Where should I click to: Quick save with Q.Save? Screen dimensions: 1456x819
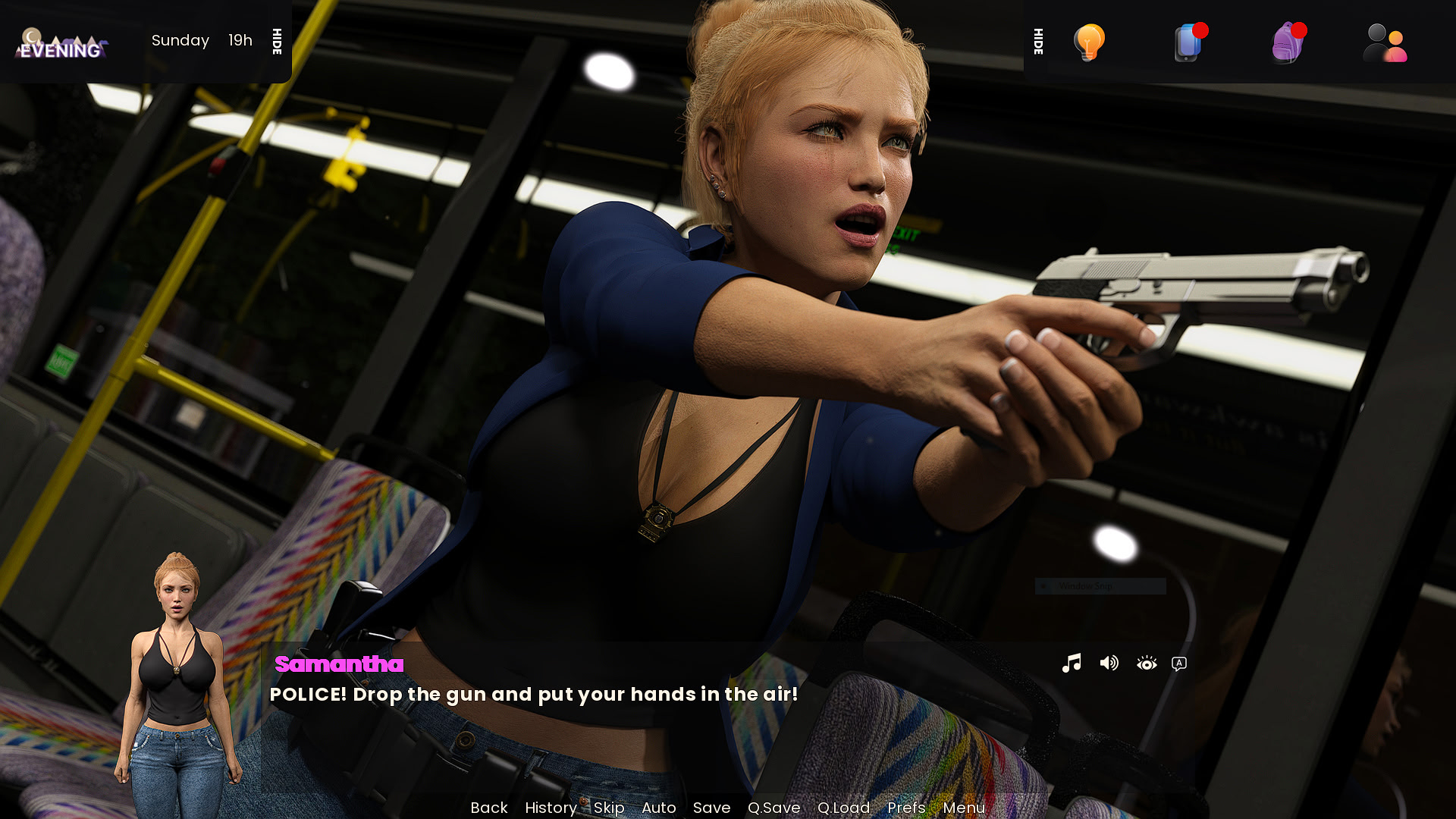773,808
